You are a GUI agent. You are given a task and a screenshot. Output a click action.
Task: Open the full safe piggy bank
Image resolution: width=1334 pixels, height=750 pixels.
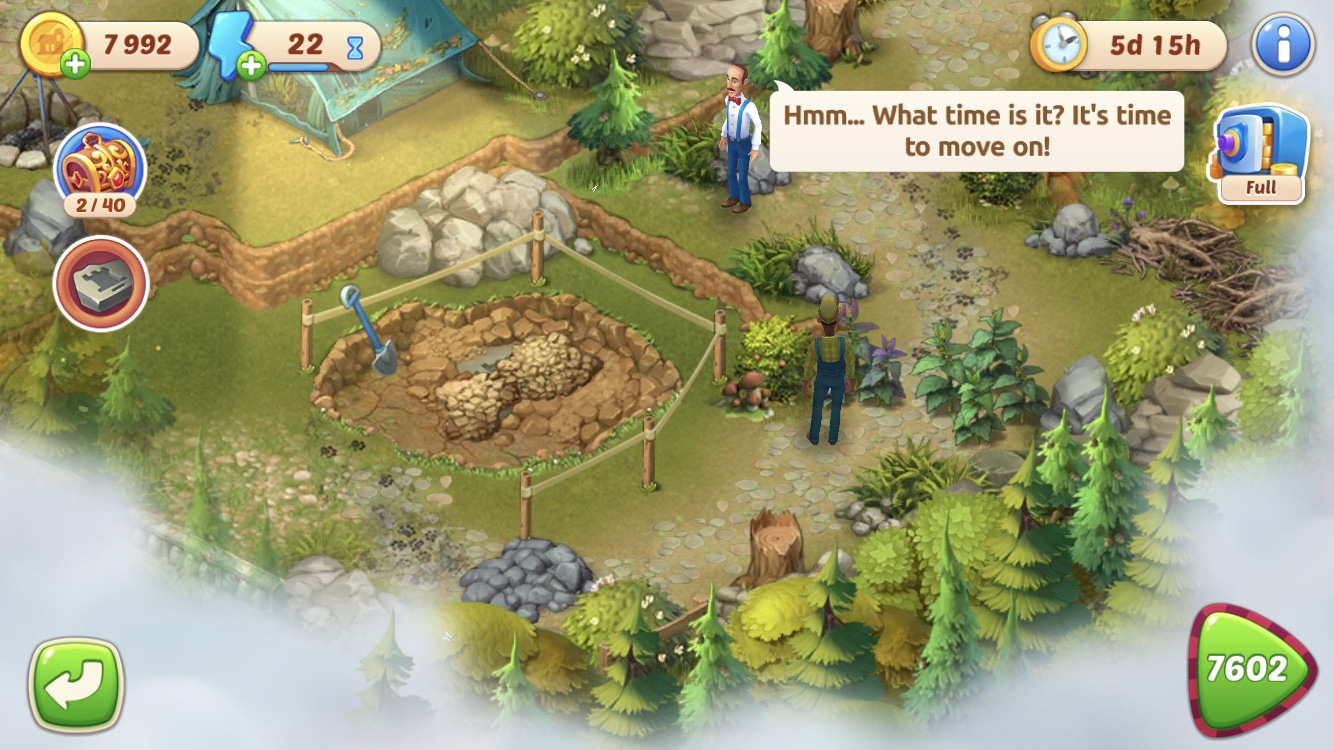click(1262, 153)
